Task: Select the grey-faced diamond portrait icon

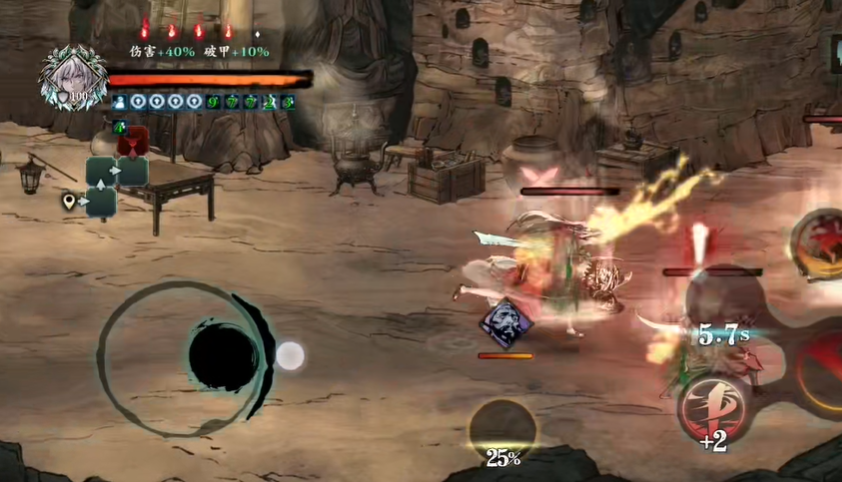Action: [x=505, y=322]
